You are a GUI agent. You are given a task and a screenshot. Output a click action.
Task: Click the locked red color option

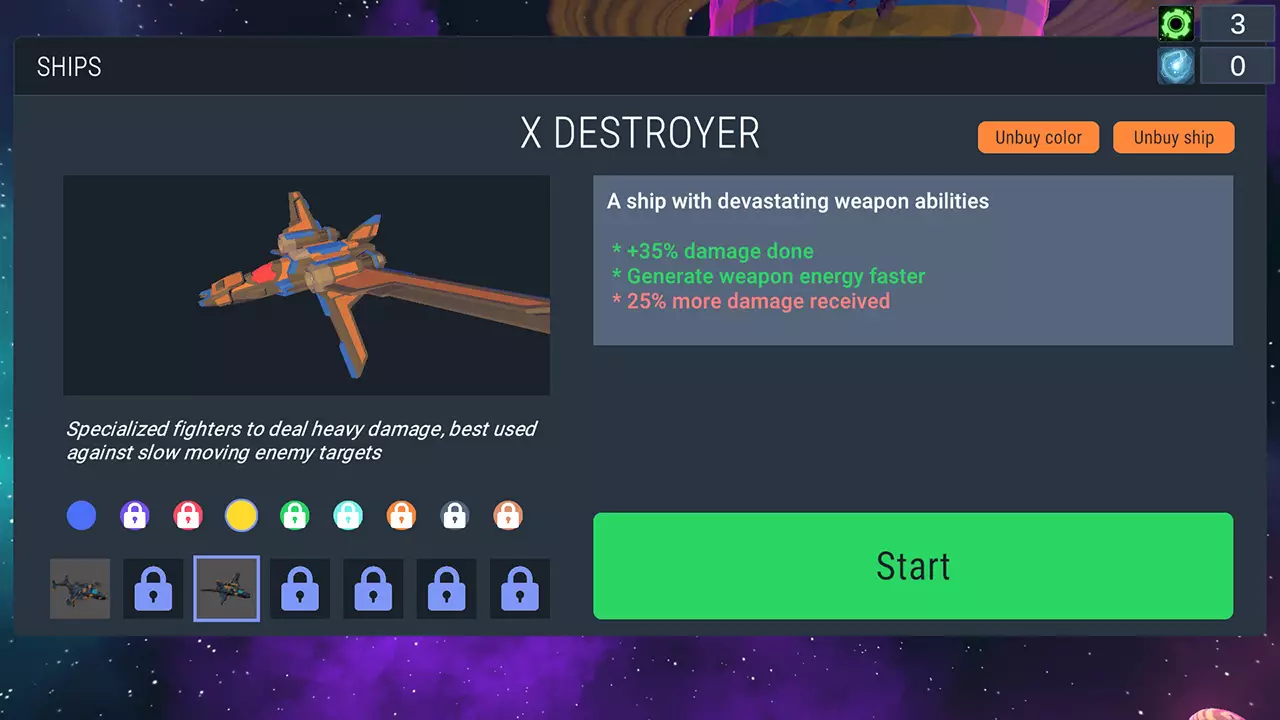[188, 515]
